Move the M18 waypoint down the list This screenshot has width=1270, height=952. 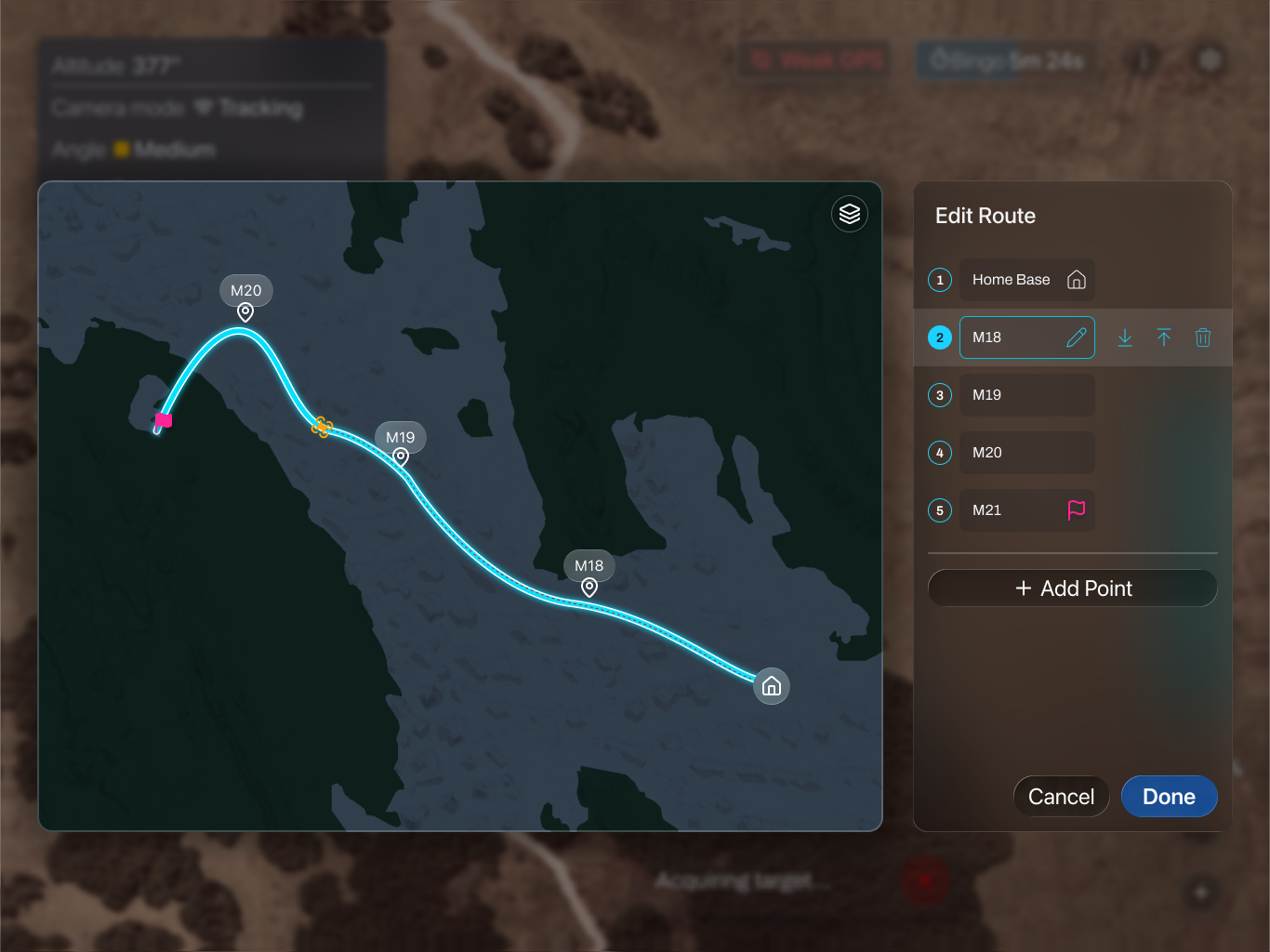pos(1125,337)
